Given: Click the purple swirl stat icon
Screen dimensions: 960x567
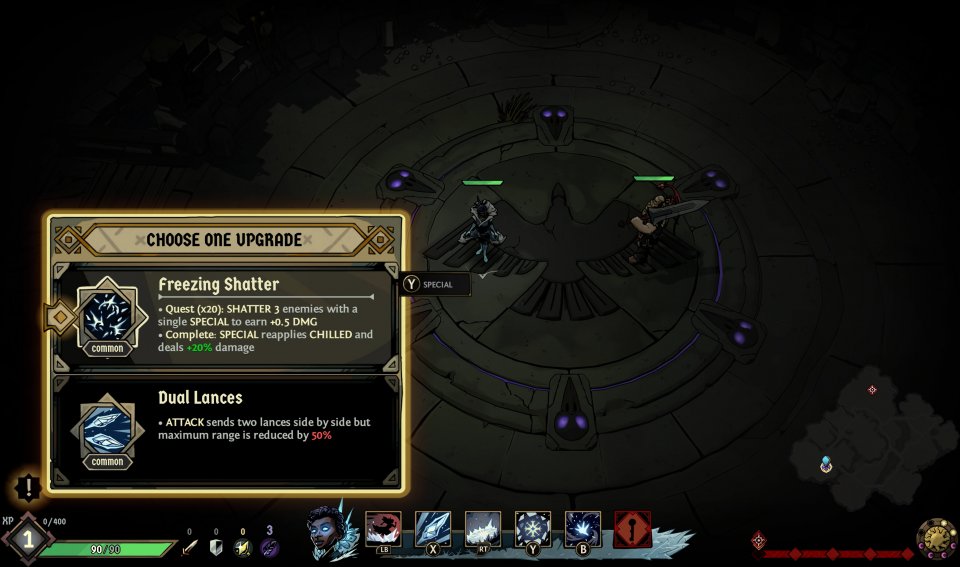Looking at the screenshot, I should [269, 547].
